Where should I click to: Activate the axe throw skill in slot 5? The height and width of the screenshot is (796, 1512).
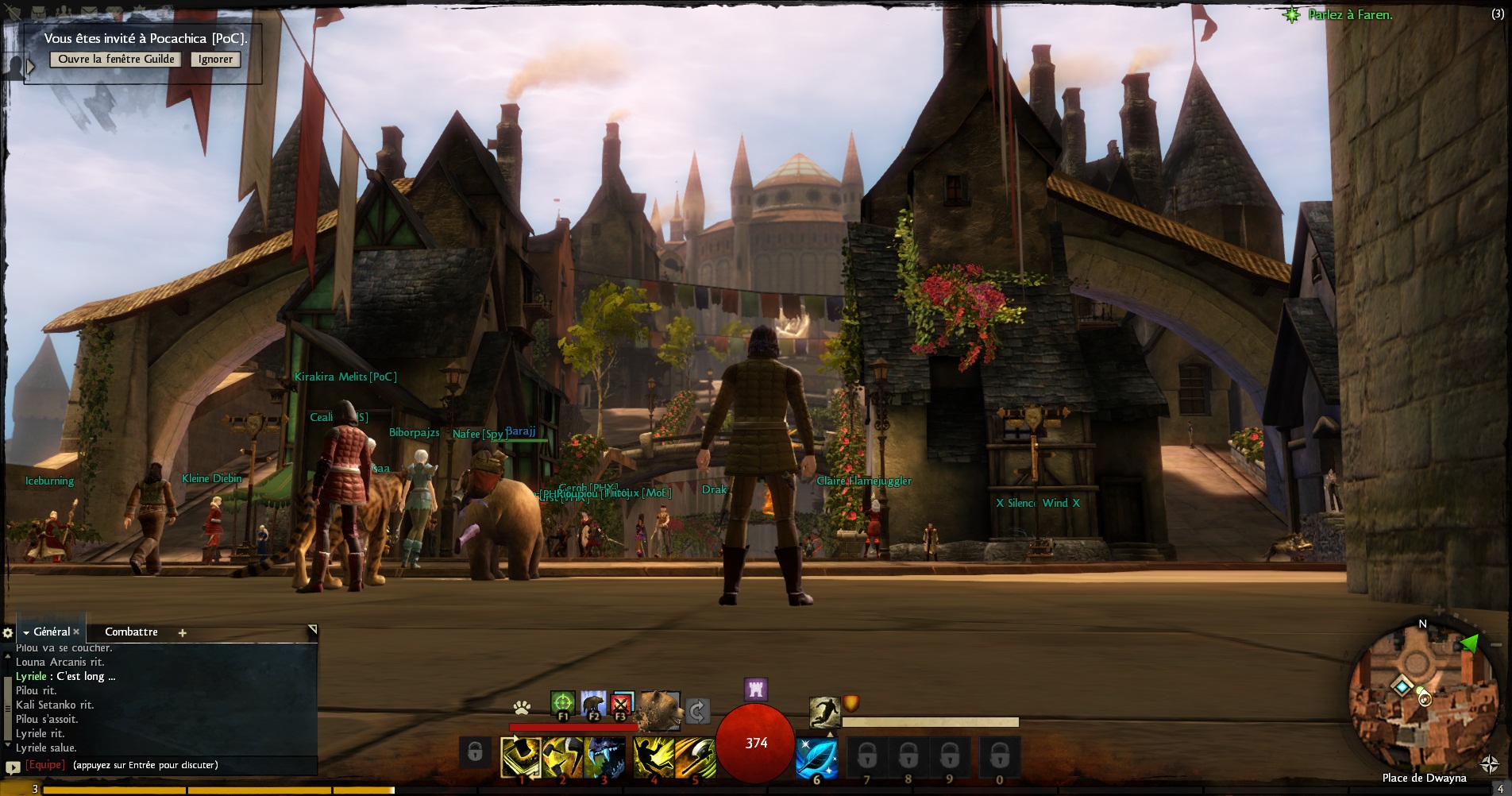point(695,757)
